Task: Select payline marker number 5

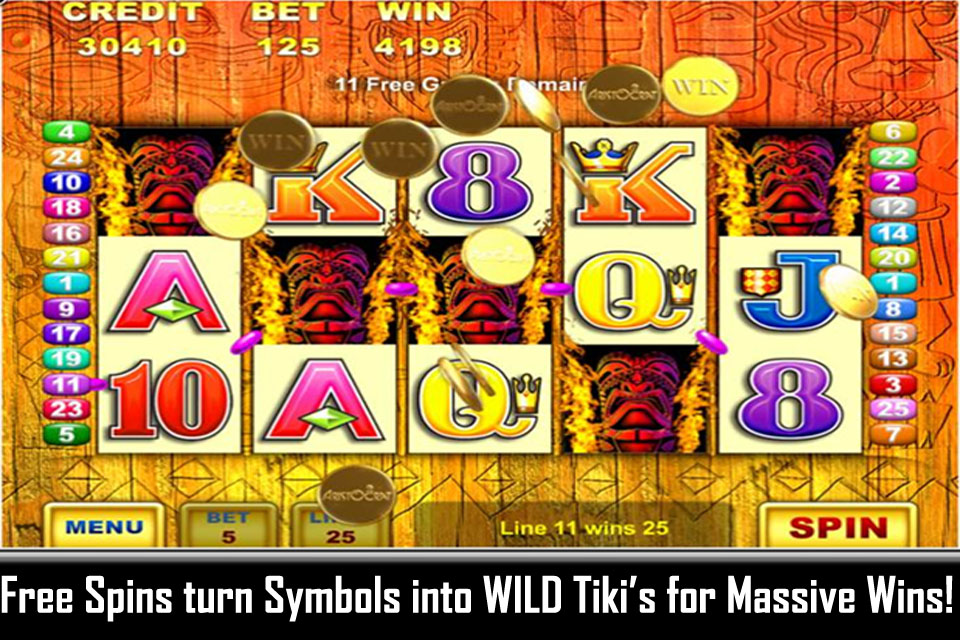Action: pos(67,434)
